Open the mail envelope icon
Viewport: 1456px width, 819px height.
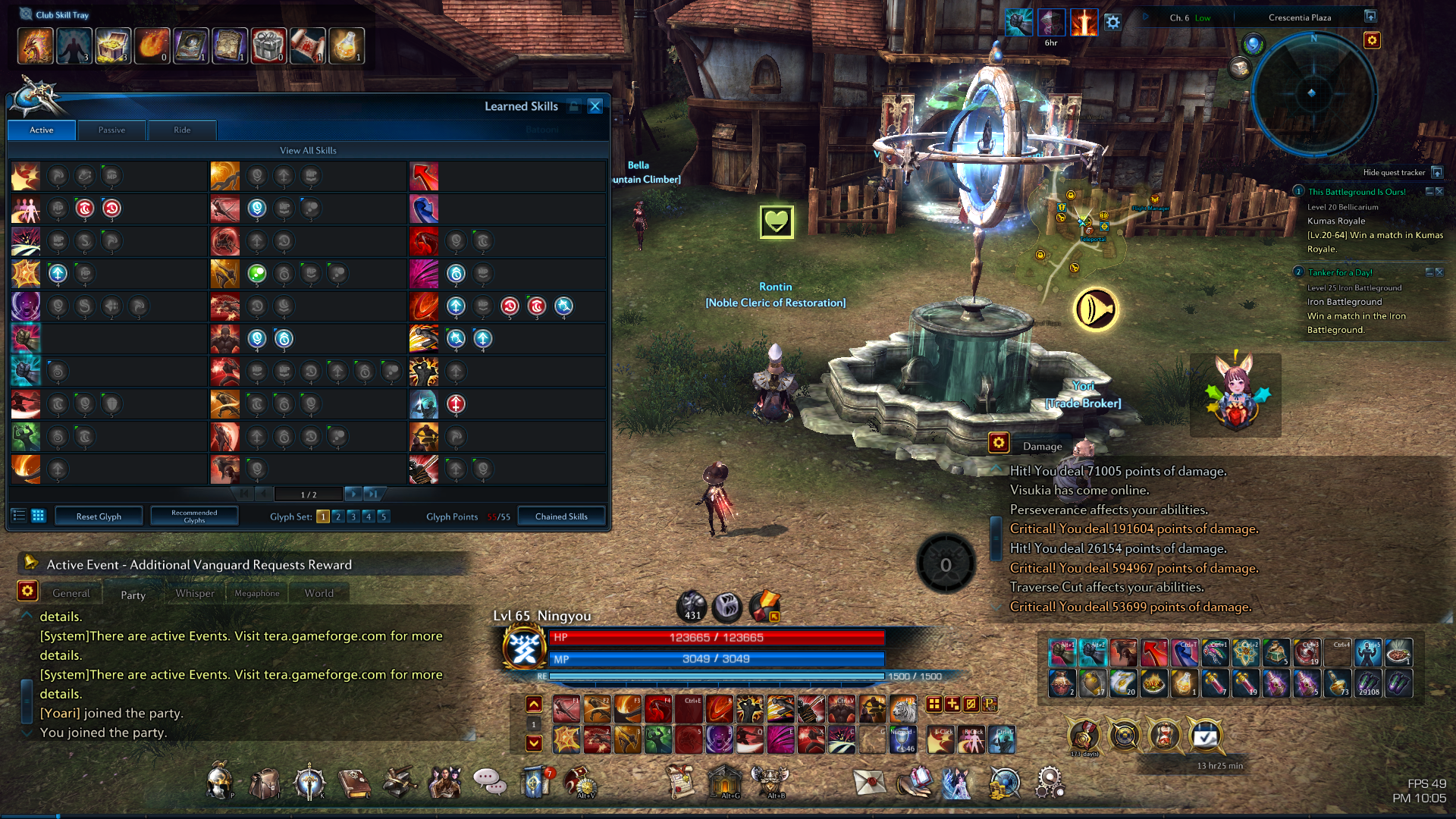pyautogui.click(x=869, y=782)
